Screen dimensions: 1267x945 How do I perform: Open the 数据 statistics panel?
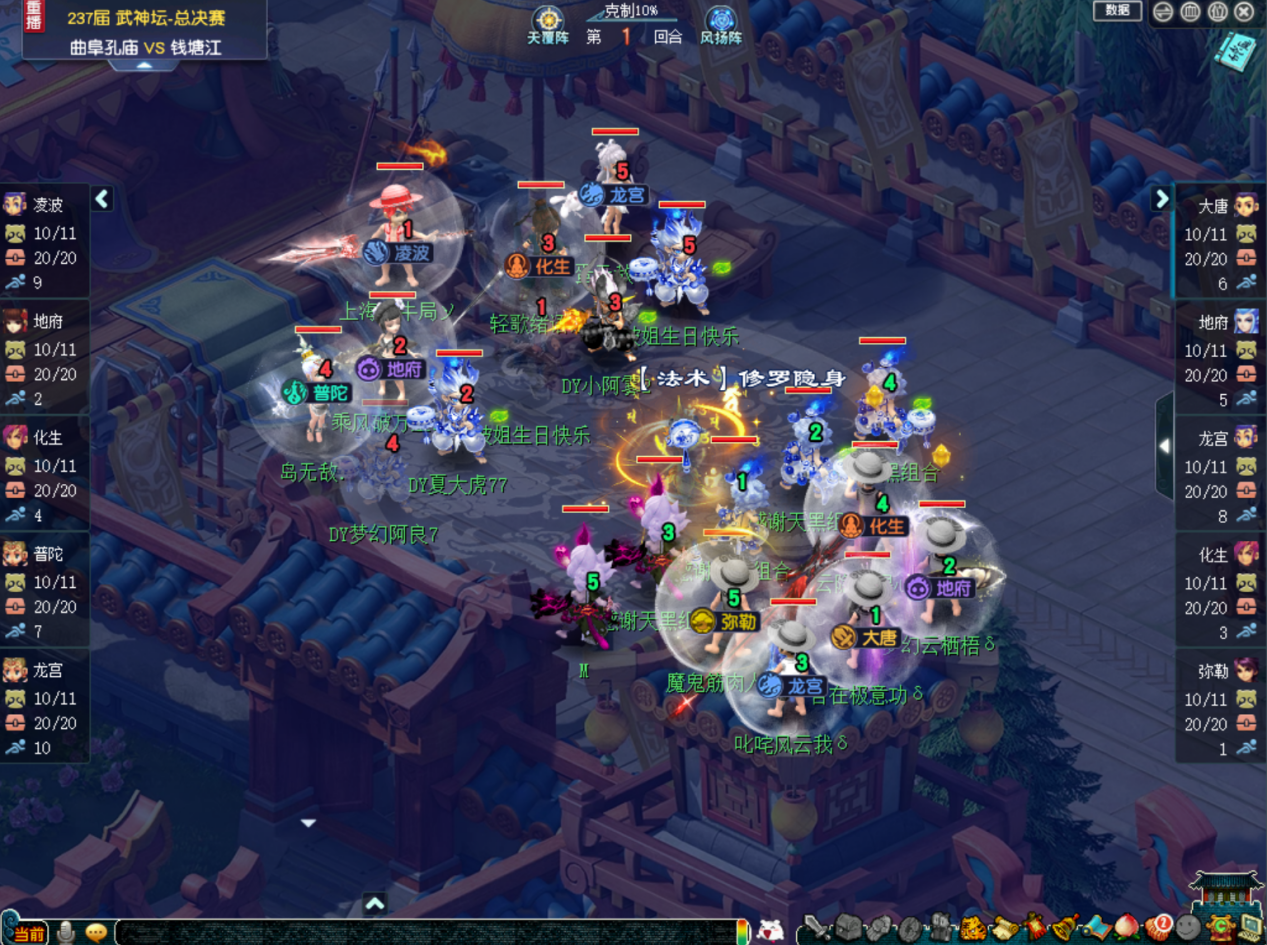pyautogui.click(x=1117, y=11)
